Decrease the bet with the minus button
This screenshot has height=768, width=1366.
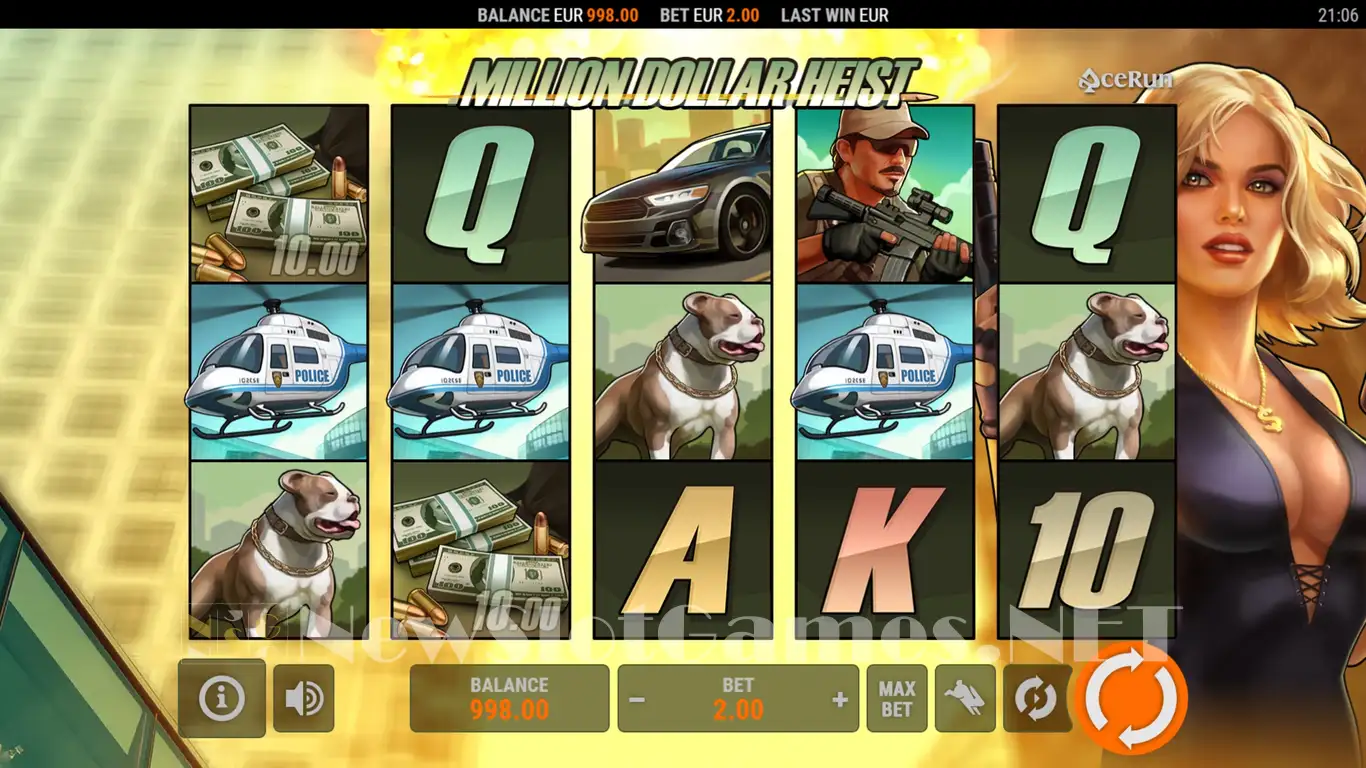637,699
